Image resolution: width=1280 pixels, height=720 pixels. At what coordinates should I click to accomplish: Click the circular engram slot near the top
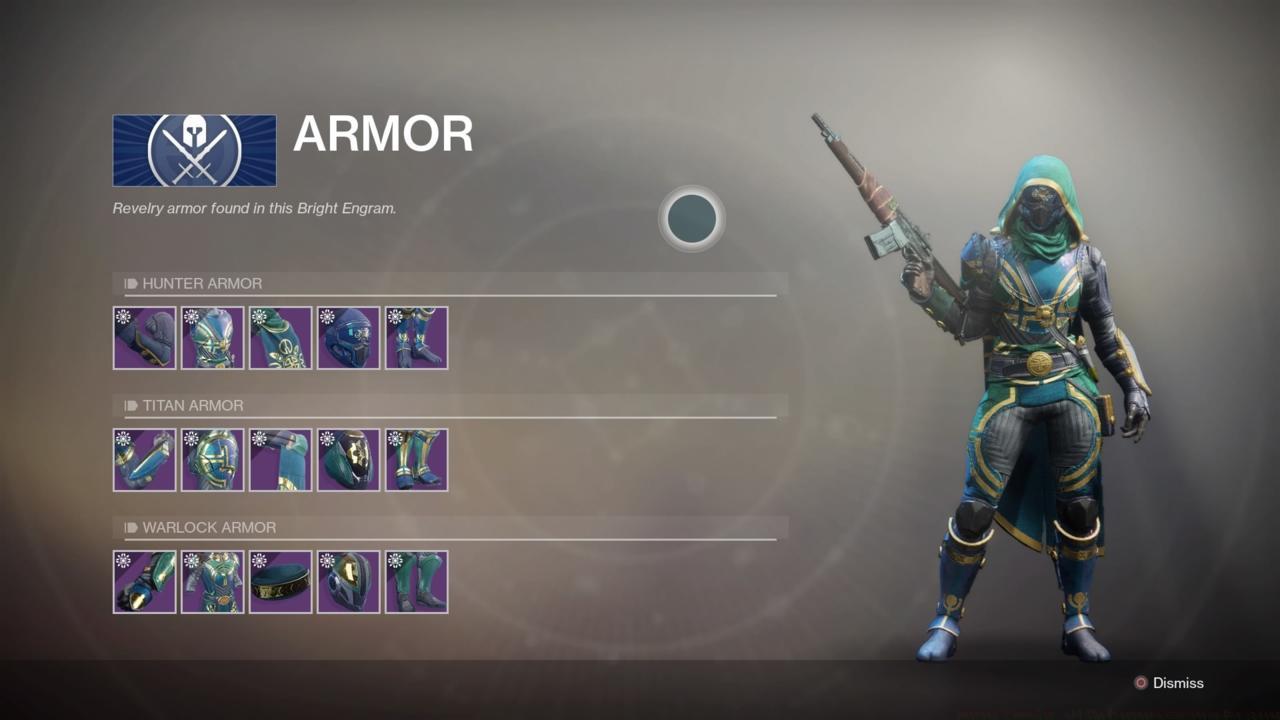(x=692, y=219)
